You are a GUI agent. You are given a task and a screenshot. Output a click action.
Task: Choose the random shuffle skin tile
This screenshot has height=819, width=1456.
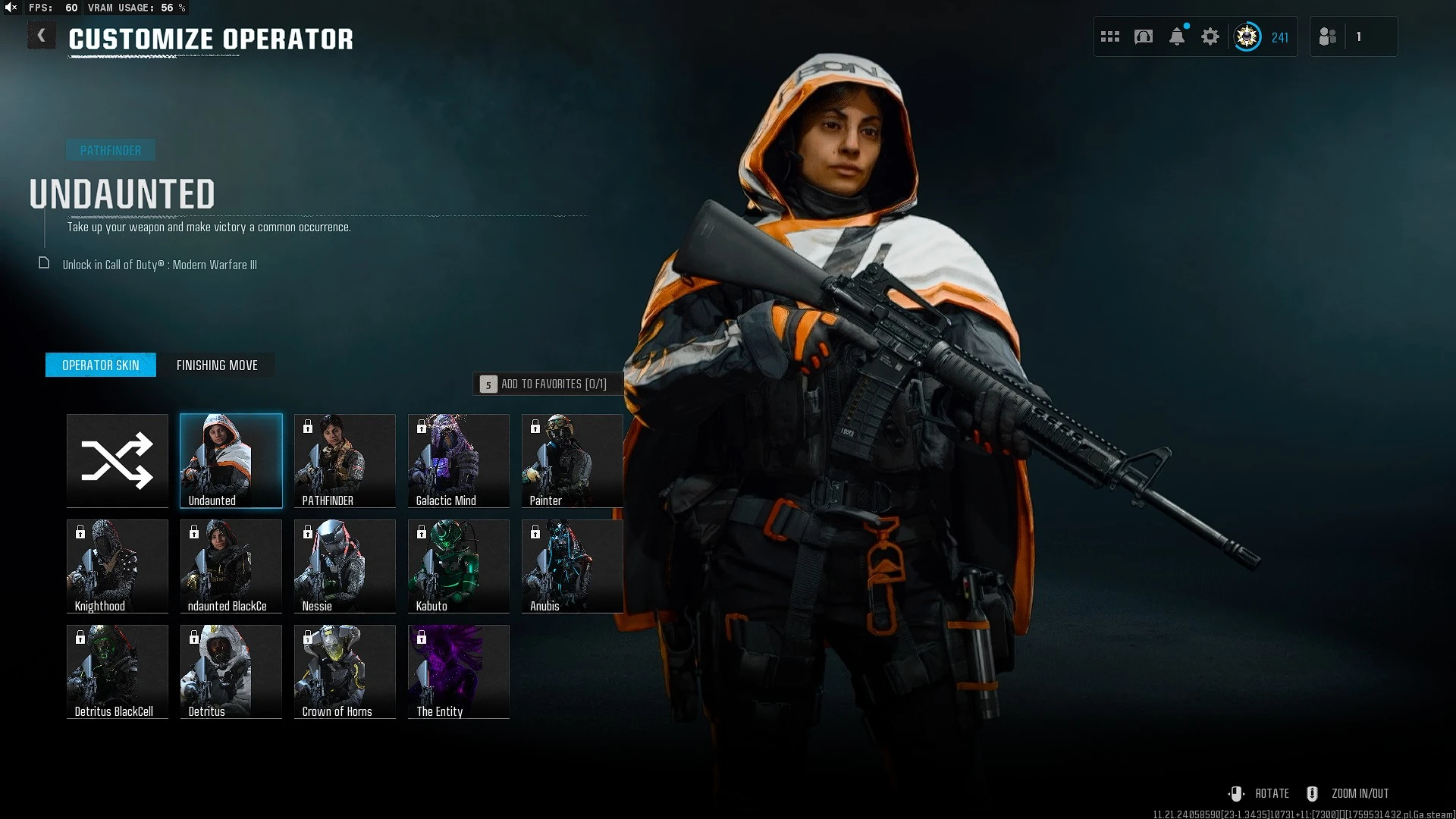pos(118,460)
